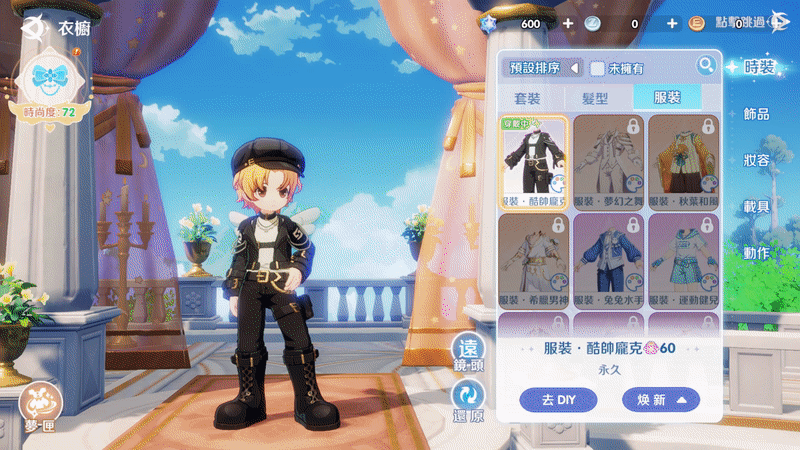Click the 去 DIY button

click(x=558, y=400)
